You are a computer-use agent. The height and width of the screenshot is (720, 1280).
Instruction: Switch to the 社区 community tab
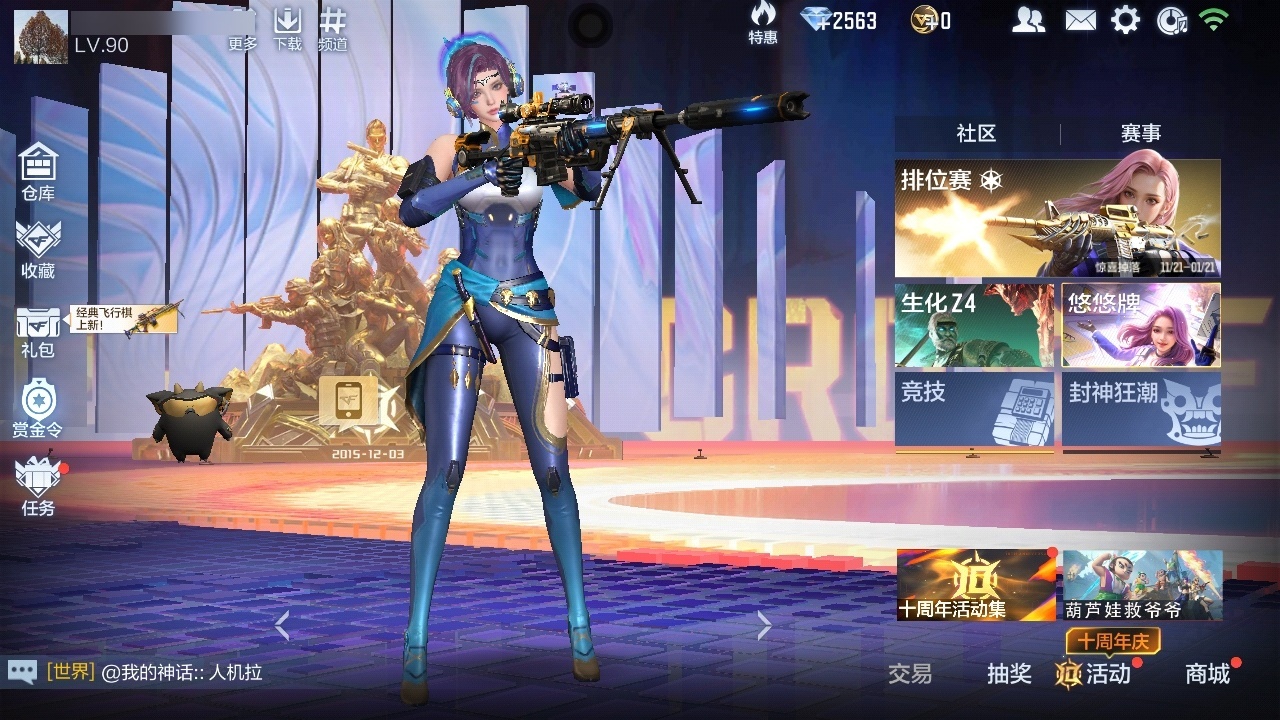click(976, 134)
